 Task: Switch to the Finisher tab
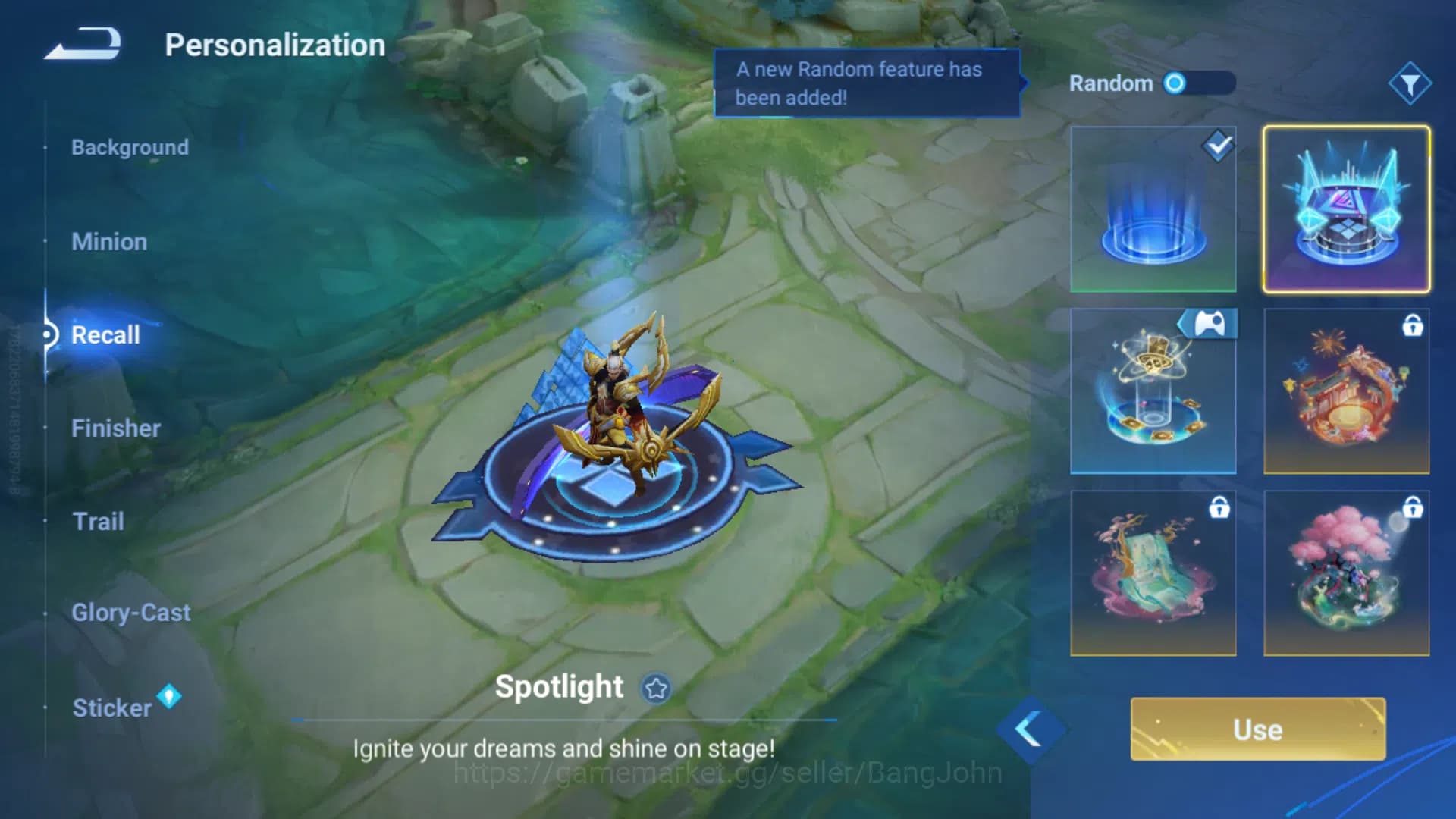(x=116, y=428)
